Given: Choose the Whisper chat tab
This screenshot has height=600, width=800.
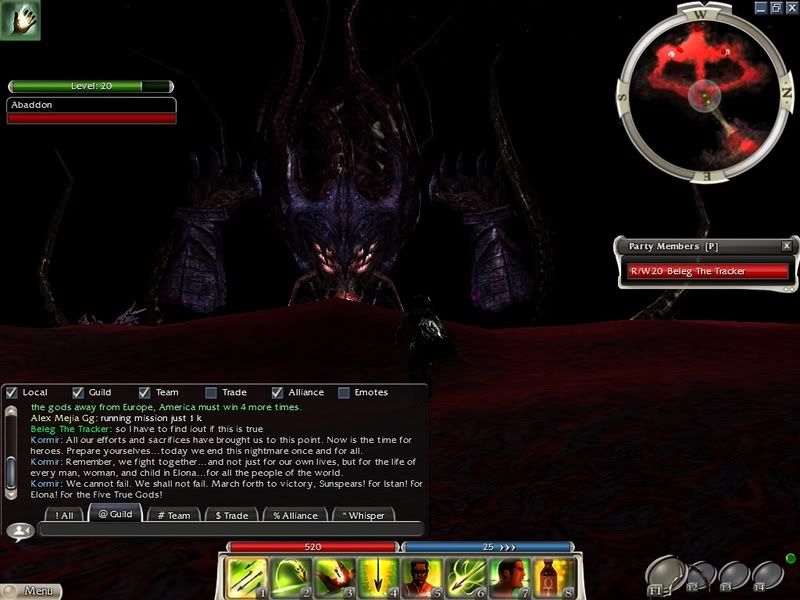Looking at the screenshot, I should point(364,515).
